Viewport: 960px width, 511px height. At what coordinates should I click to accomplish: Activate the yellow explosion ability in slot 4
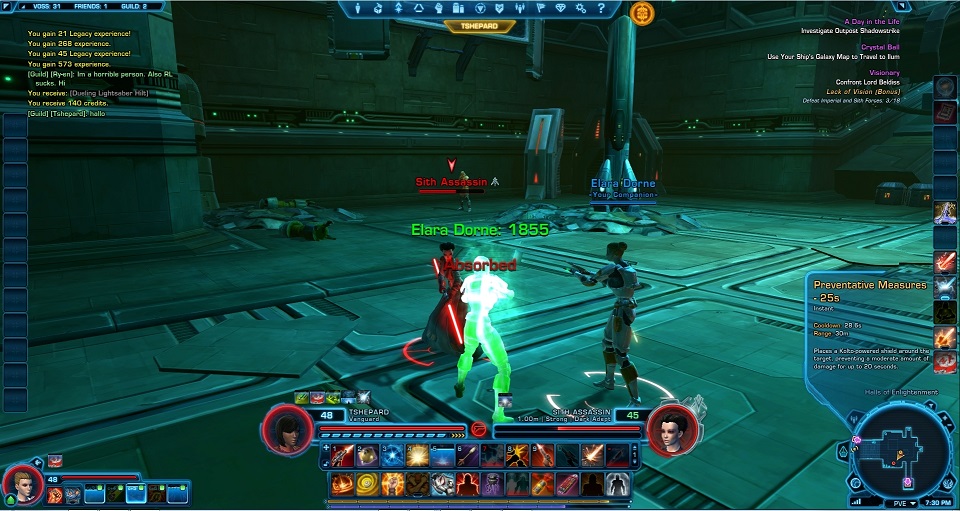[418, 456]
